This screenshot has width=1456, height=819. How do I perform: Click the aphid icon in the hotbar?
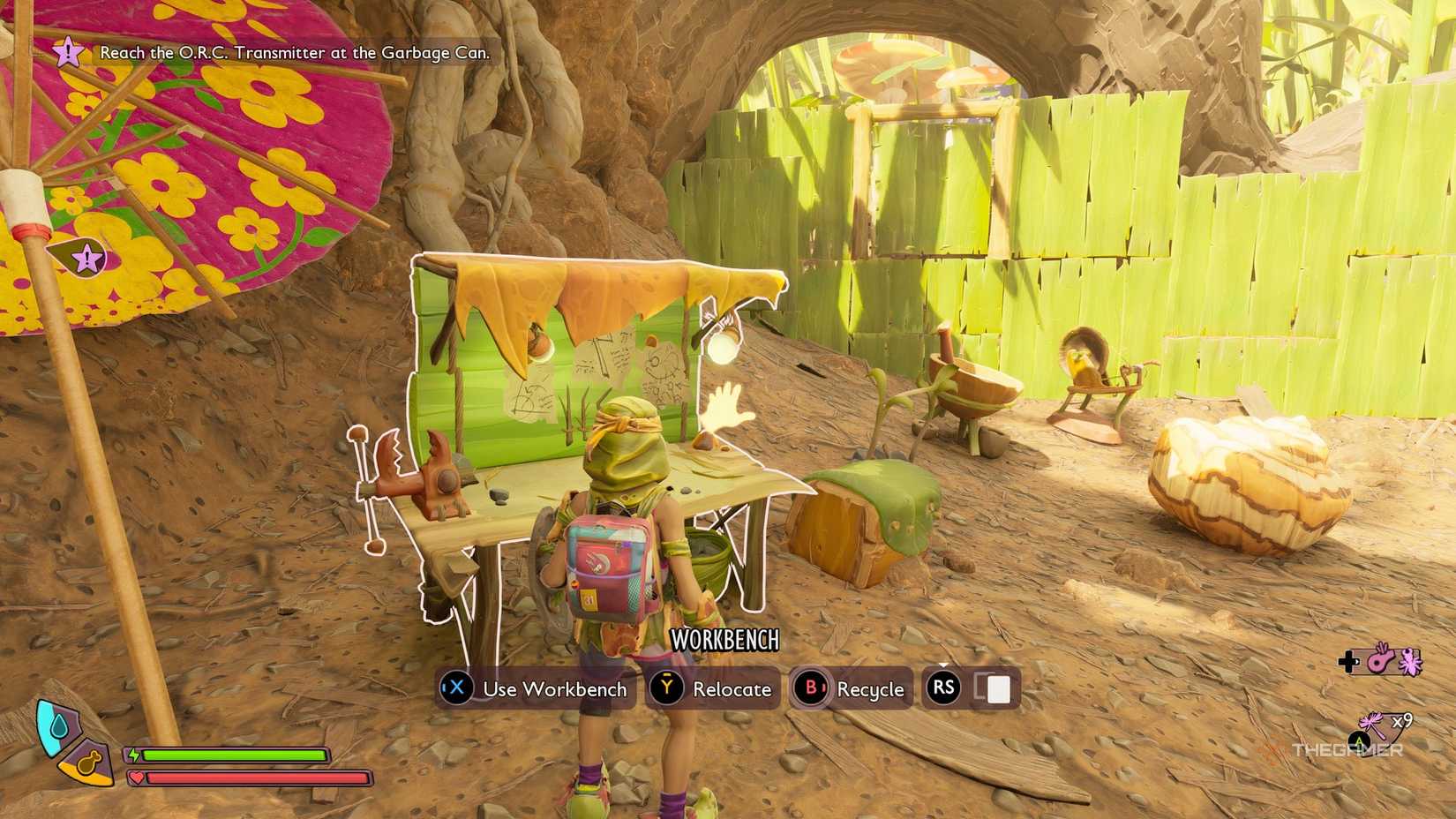point(1409,664)
